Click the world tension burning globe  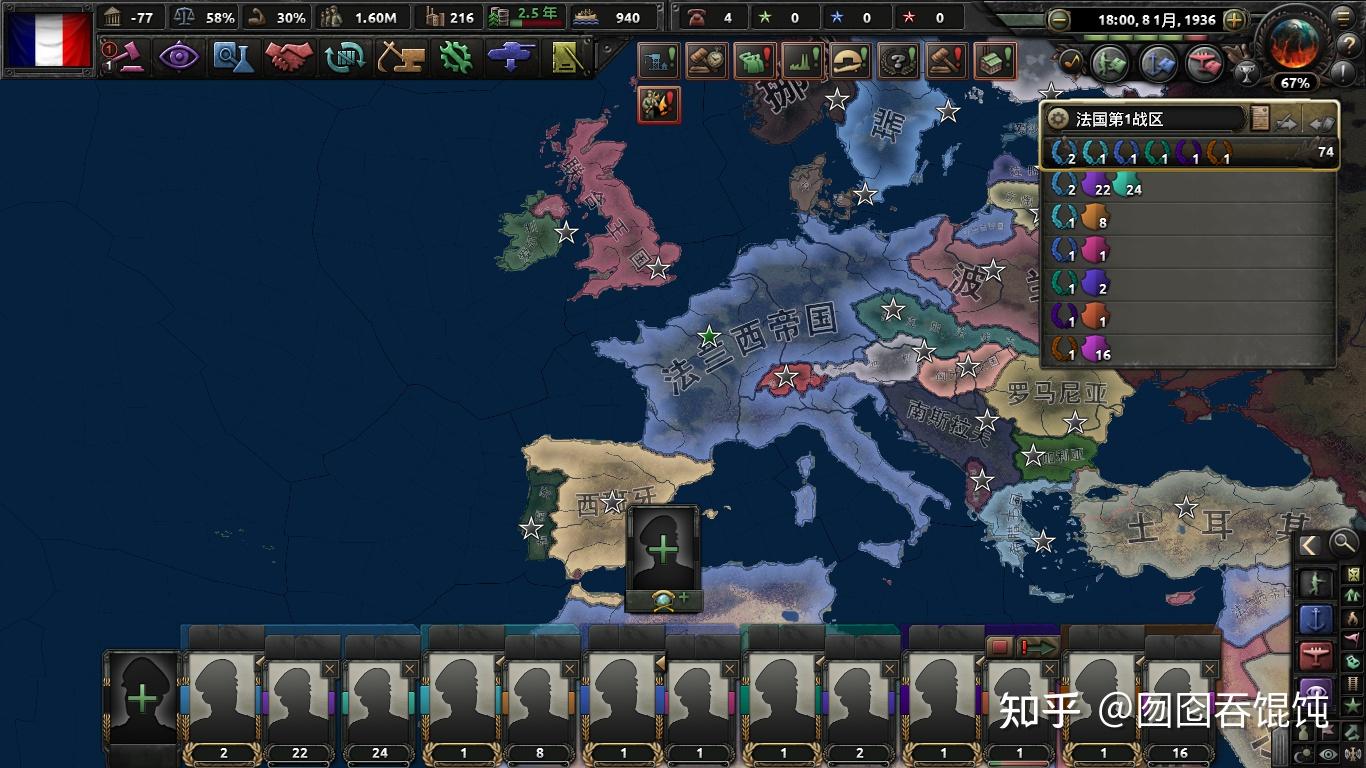pos(1293,42)
